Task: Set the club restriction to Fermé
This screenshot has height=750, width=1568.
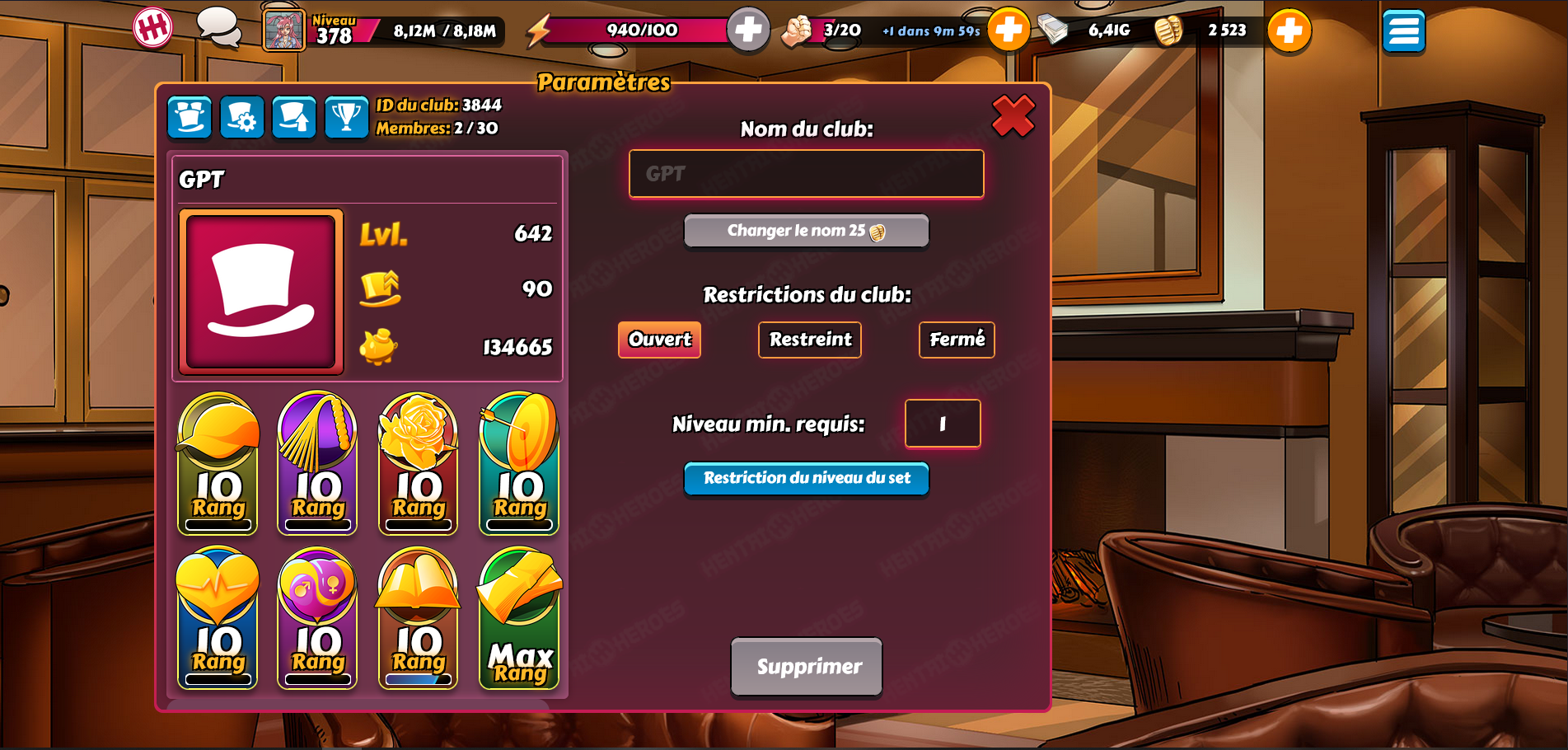Action: click(x=956, y=340)
